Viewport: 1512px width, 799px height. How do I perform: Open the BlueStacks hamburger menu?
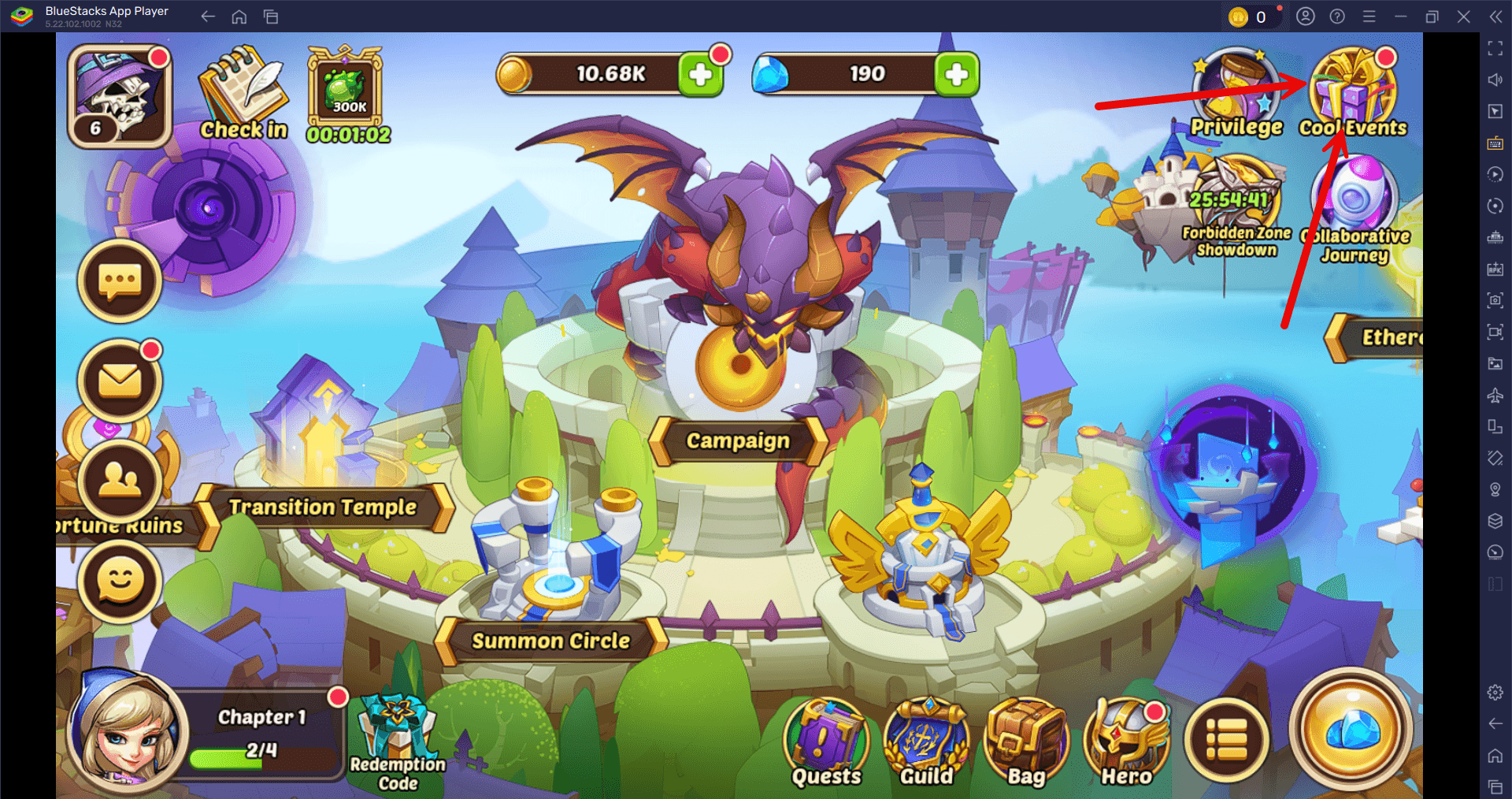point(1369,16)
